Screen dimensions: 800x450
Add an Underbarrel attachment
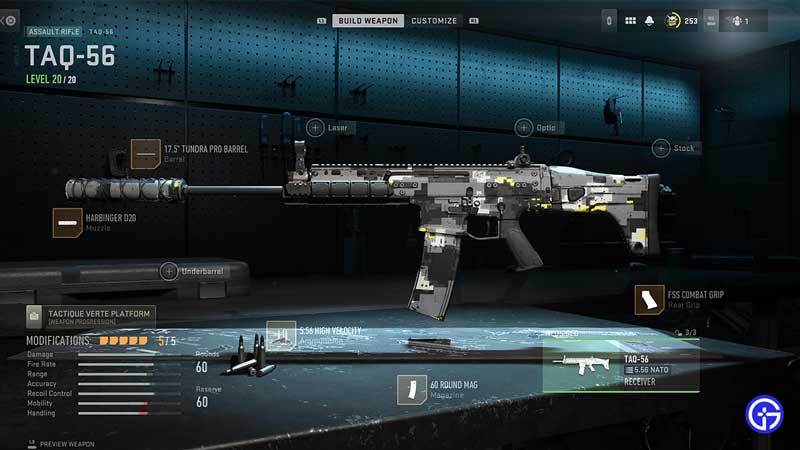(170, 271)
